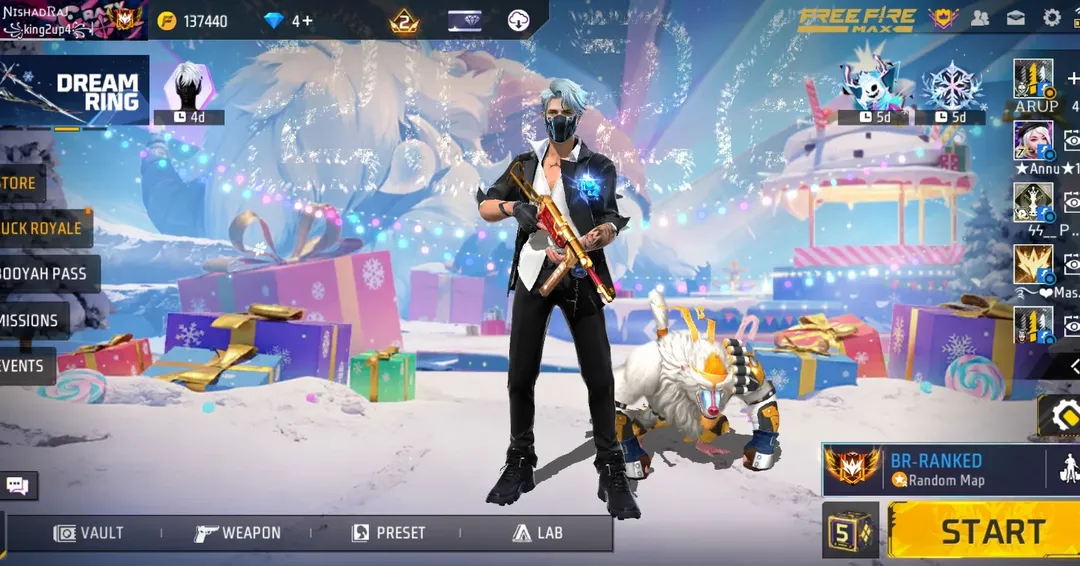Image resolution: width=1080 pixels, height=566 pixels.
Task: Open the Vault
Action: click(x=88, y=533)
